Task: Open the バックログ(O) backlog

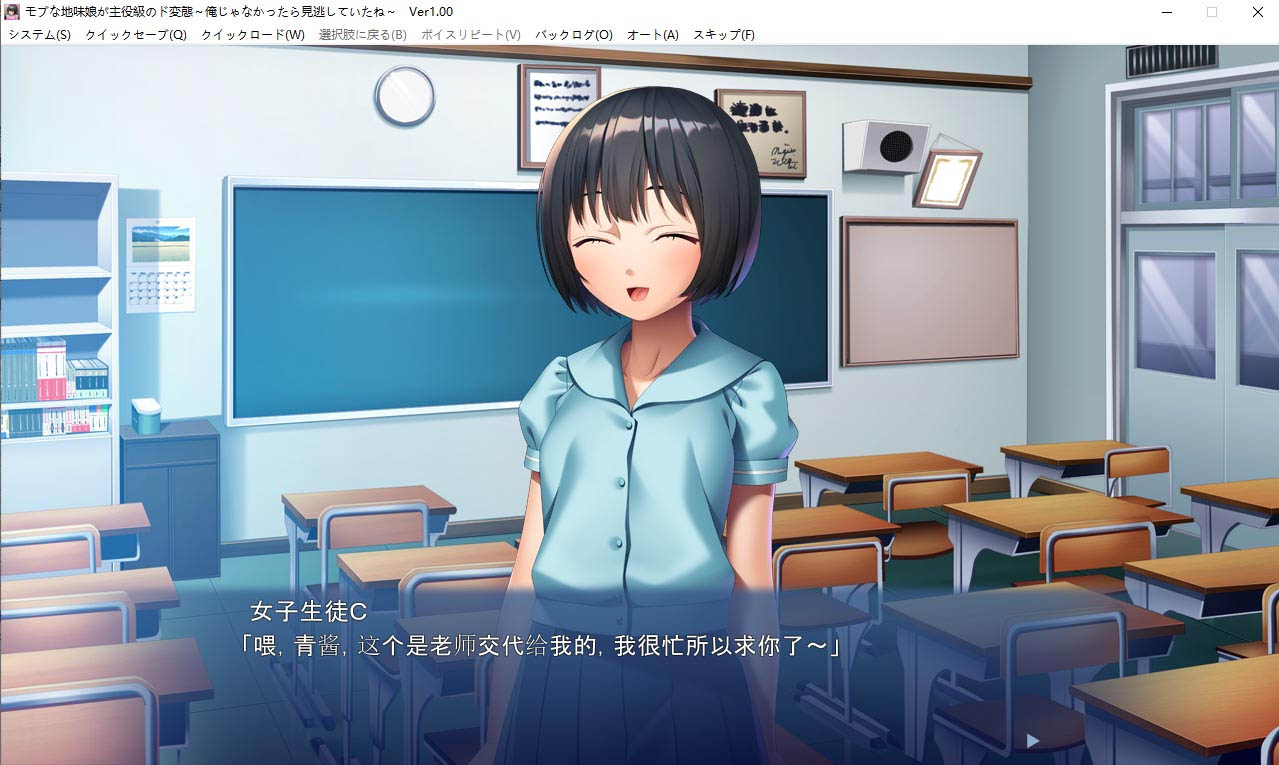Action: coord(574,35)
